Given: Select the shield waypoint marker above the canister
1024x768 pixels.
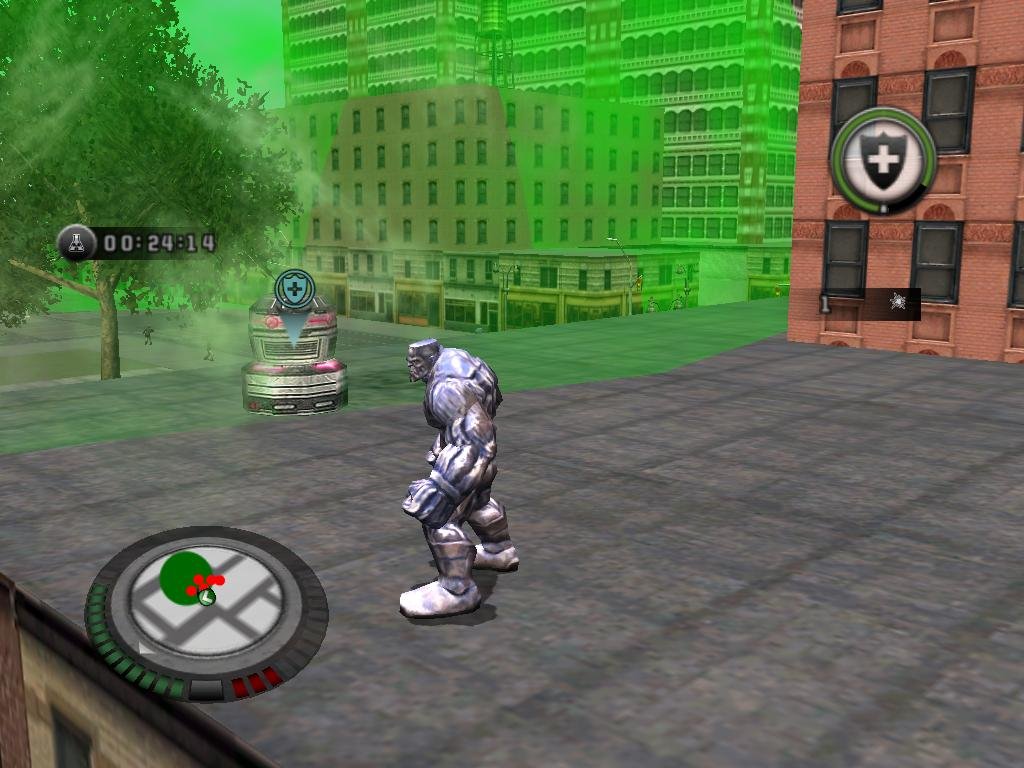Looking at the screenshot, I should pos(294,290).
